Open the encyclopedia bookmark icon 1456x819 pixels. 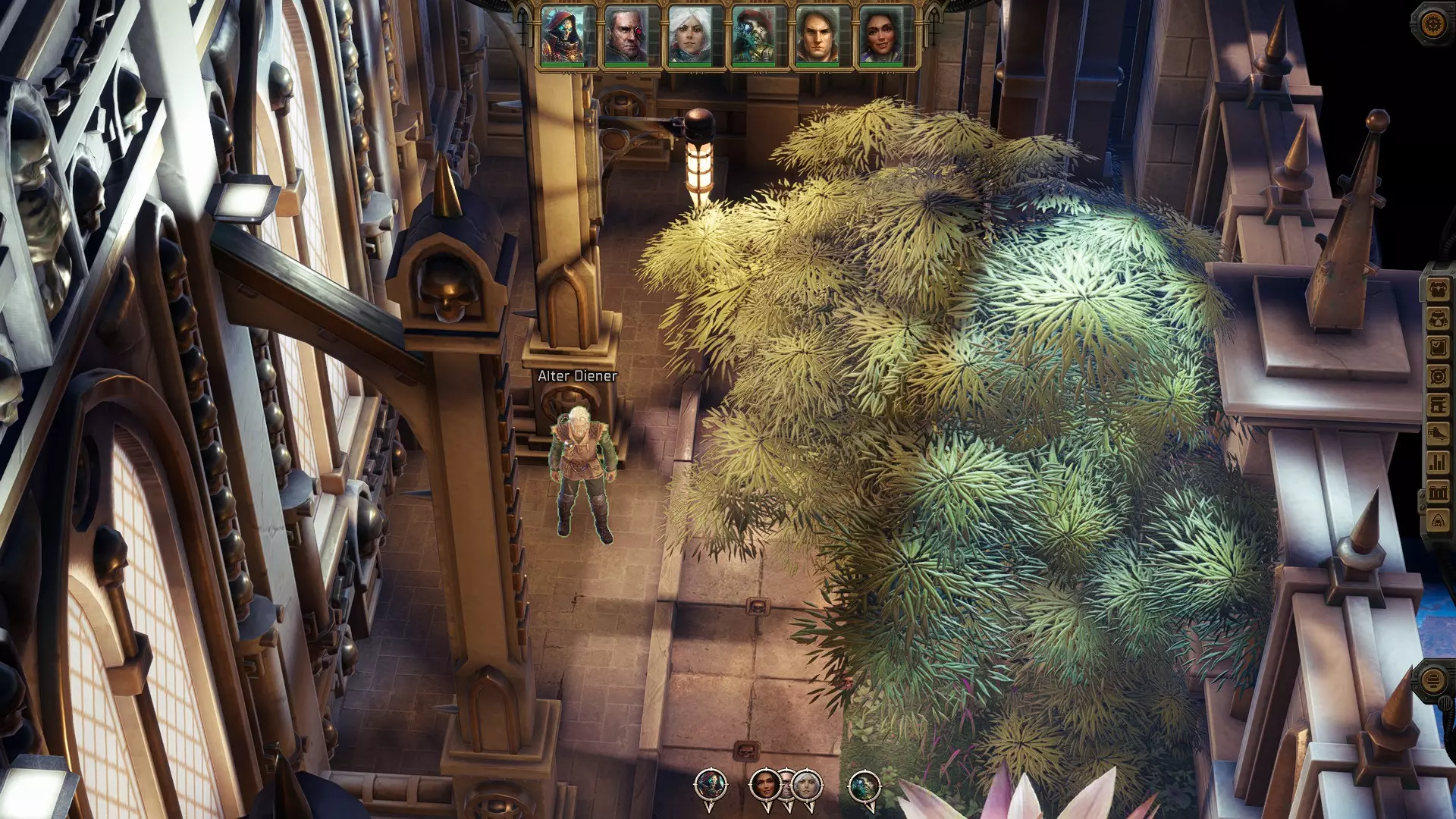(1439, 405)
